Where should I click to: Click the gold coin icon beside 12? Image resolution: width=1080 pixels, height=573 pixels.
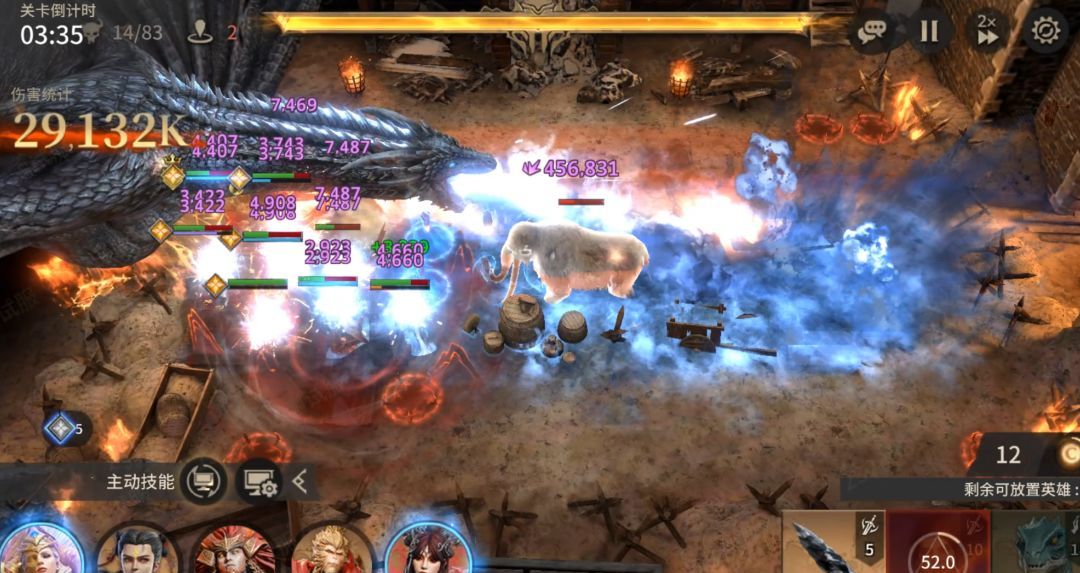(1068, 454)
